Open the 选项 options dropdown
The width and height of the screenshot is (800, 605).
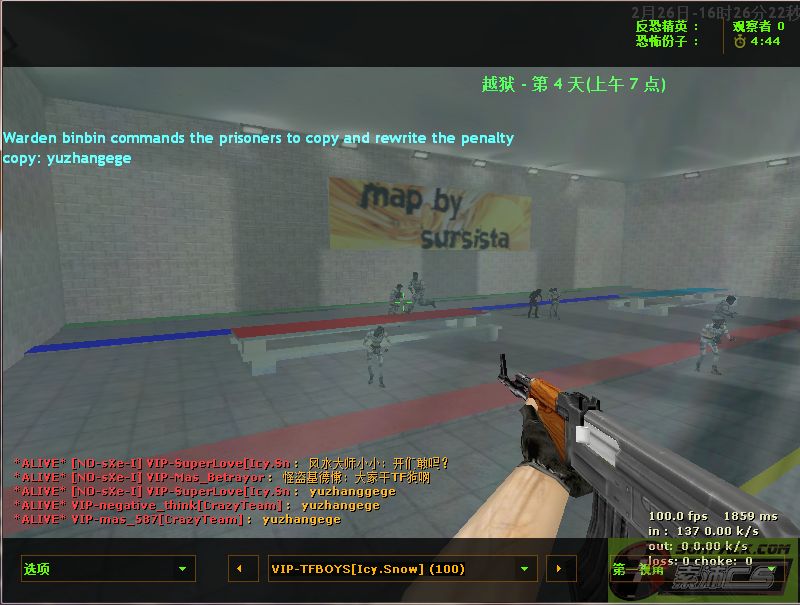click(x=108, y=569)
